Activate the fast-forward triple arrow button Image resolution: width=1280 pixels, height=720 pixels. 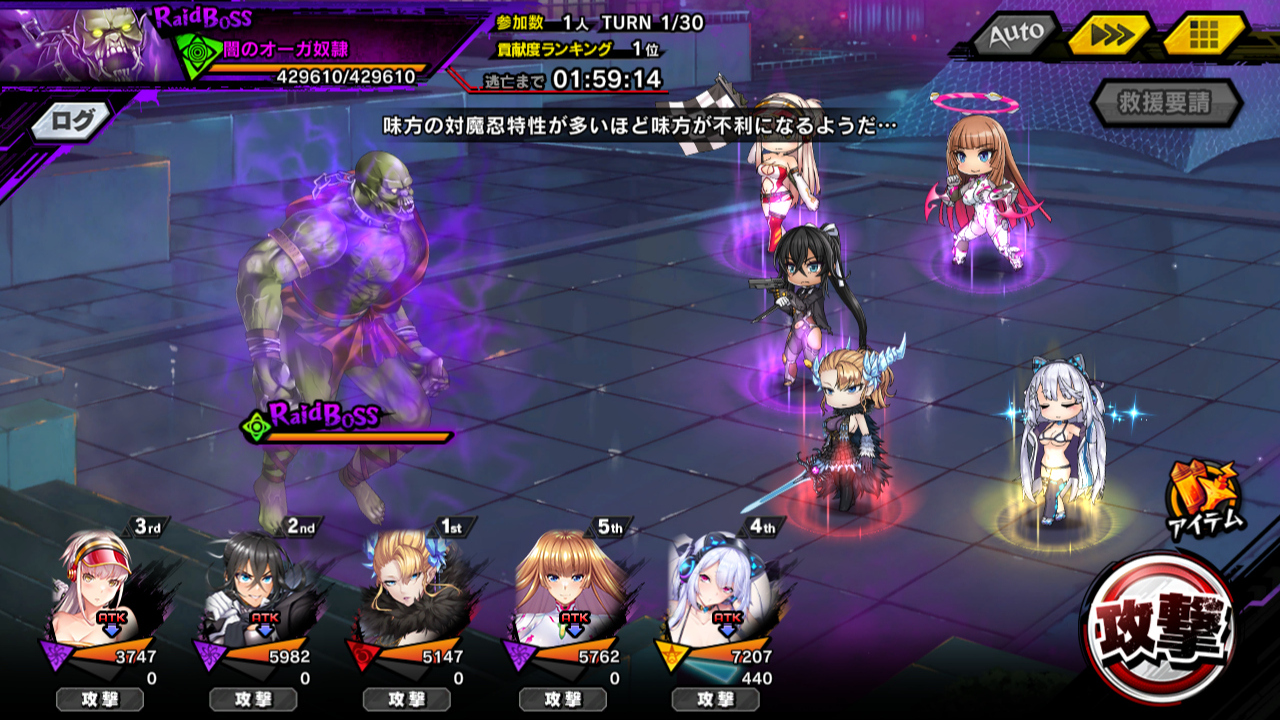point(1106,36)
